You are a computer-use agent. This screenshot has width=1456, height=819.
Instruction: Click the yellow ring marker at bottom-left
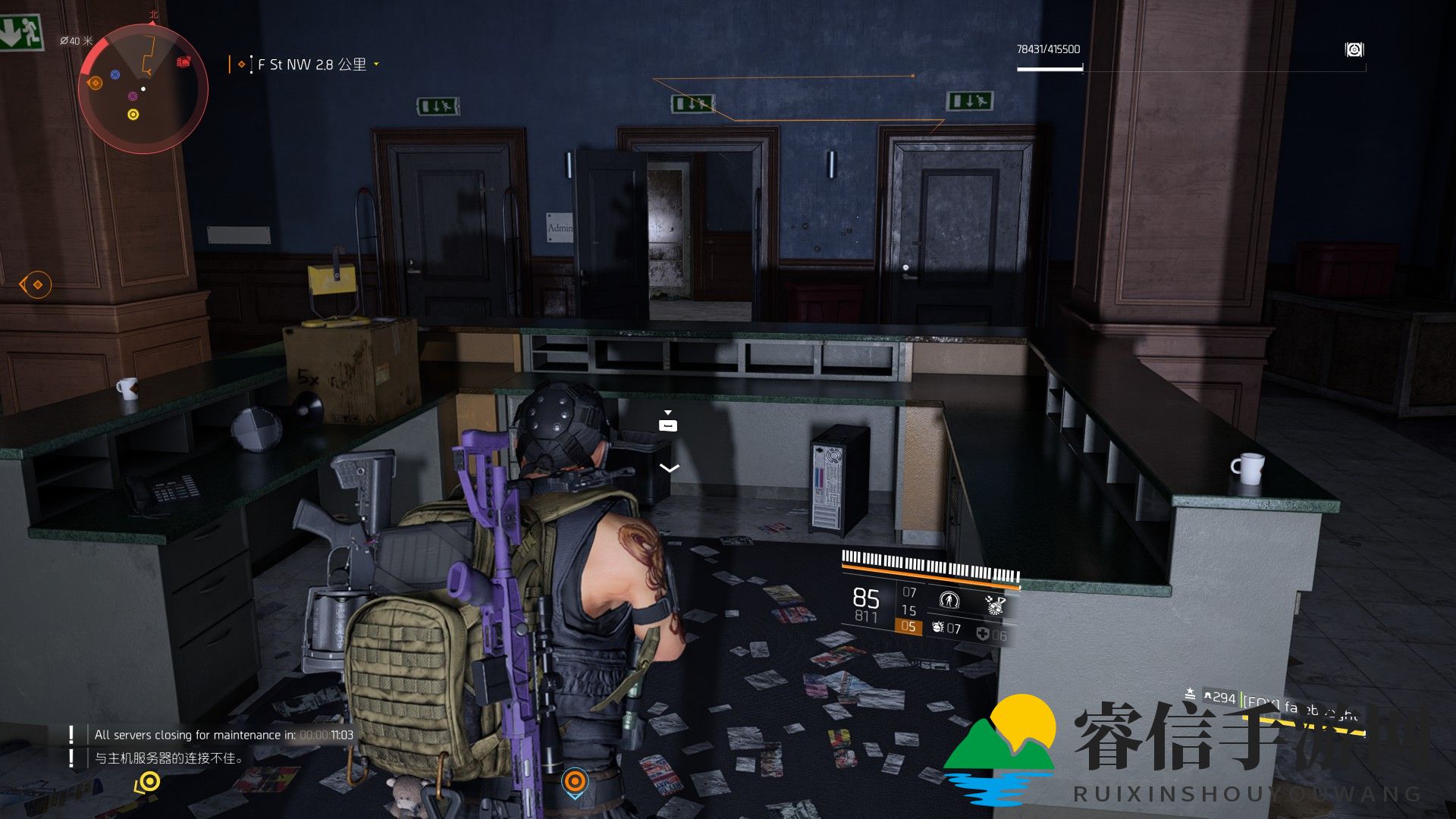click(x=149, y=781)
